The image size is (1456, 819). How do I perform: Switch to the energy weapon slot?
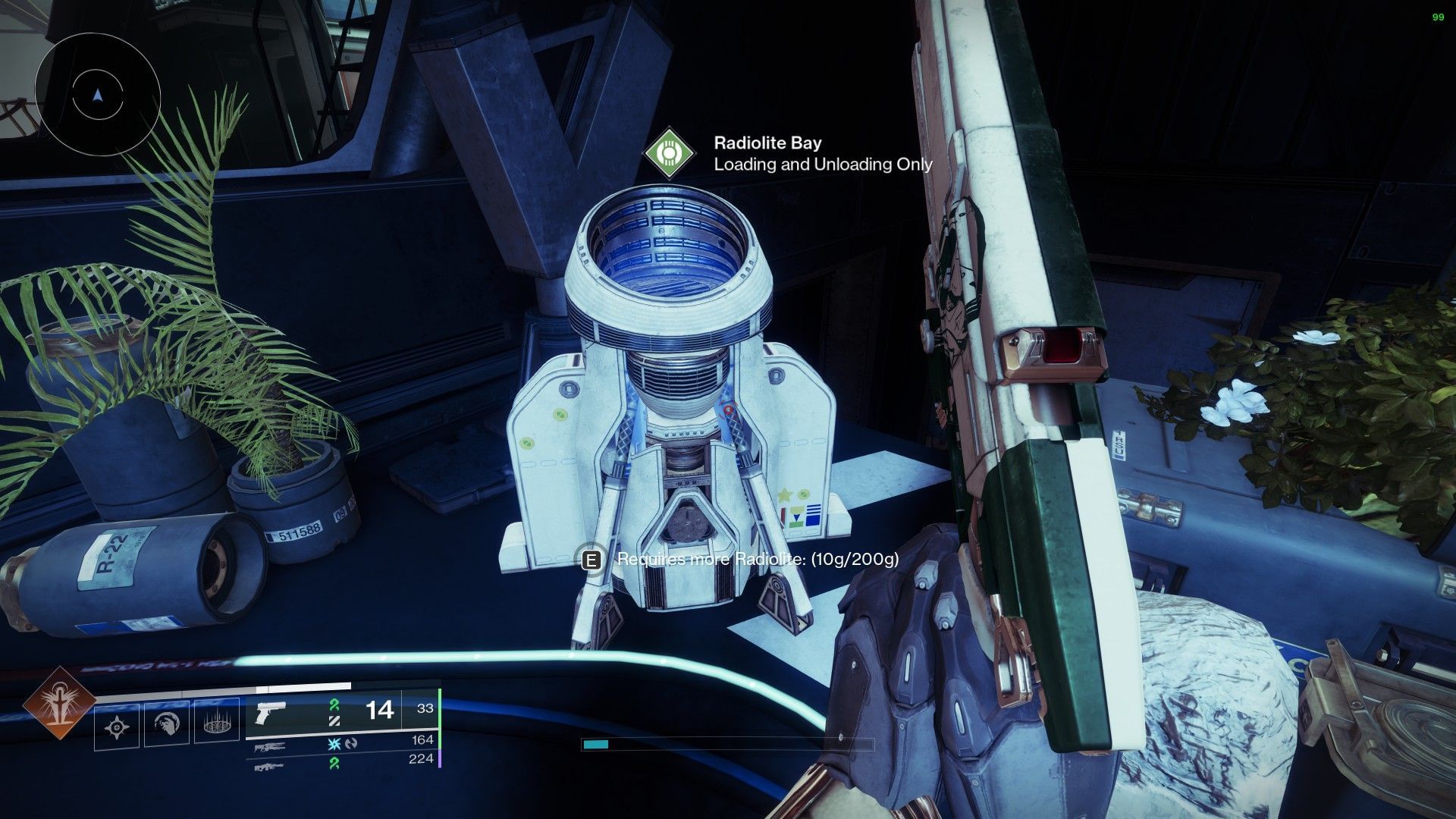271,746
